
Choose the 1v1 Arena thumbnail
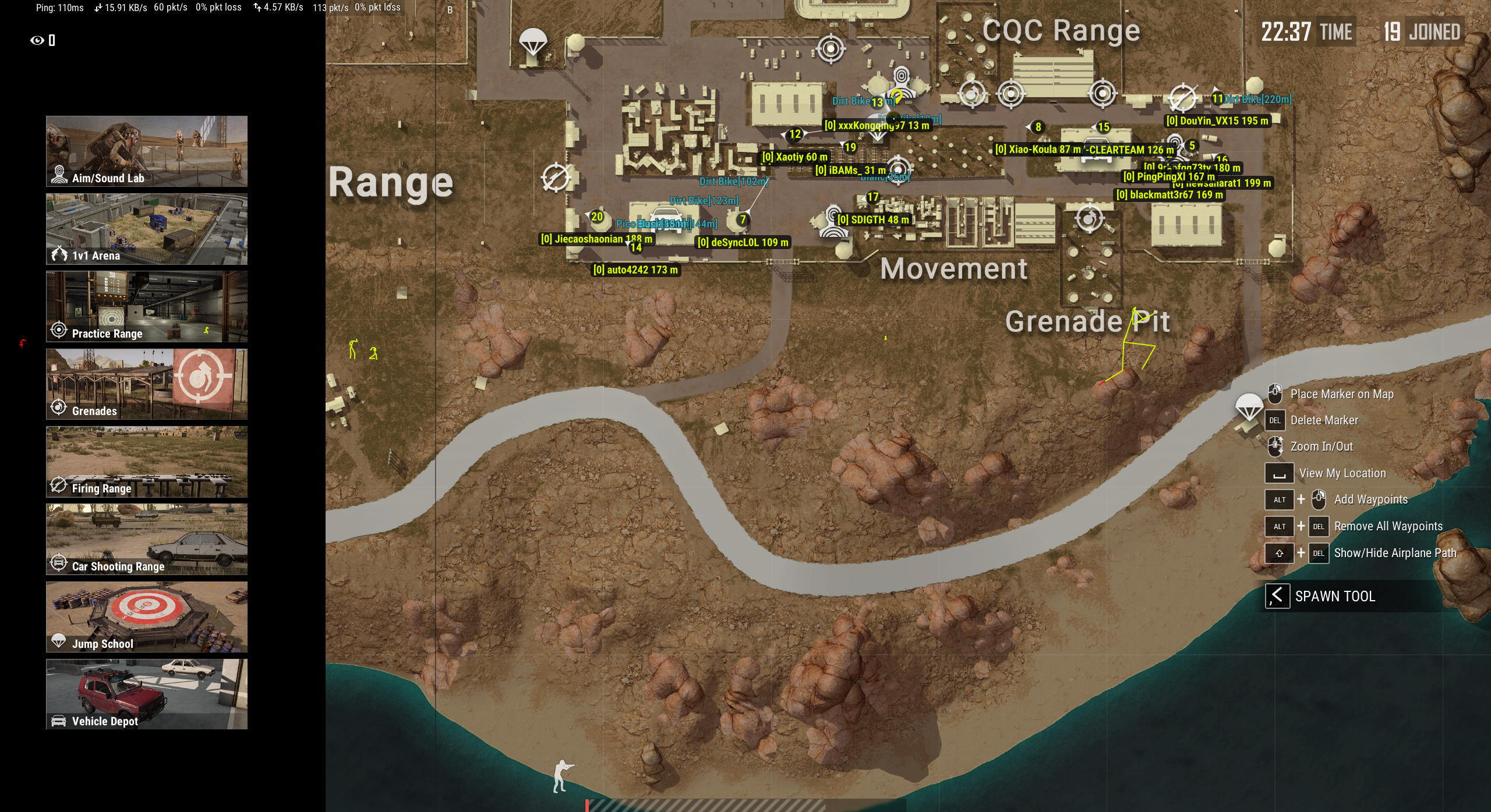click(147, 229)
